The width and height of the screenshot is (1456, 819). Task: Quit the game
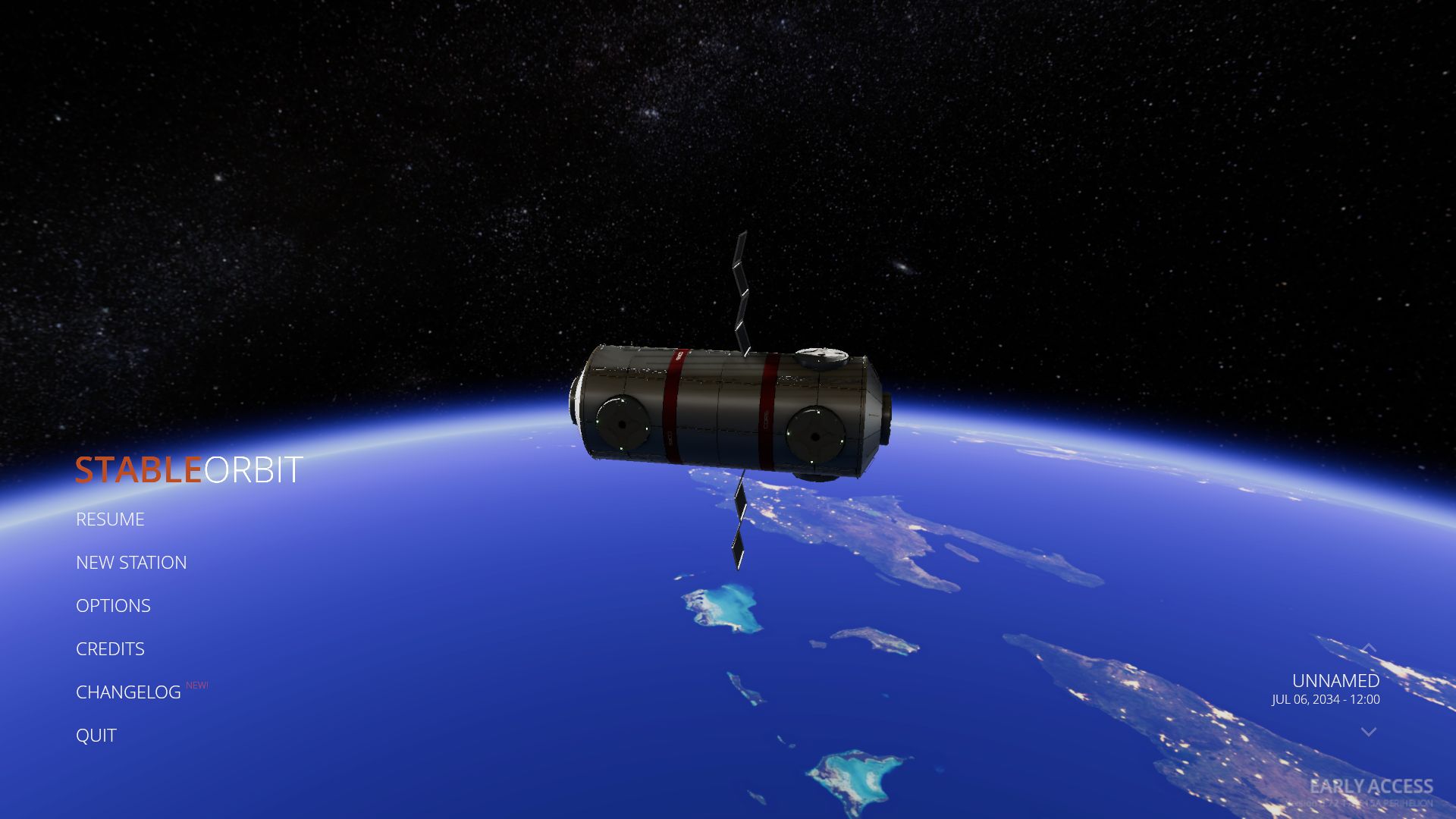coord(96,736)
